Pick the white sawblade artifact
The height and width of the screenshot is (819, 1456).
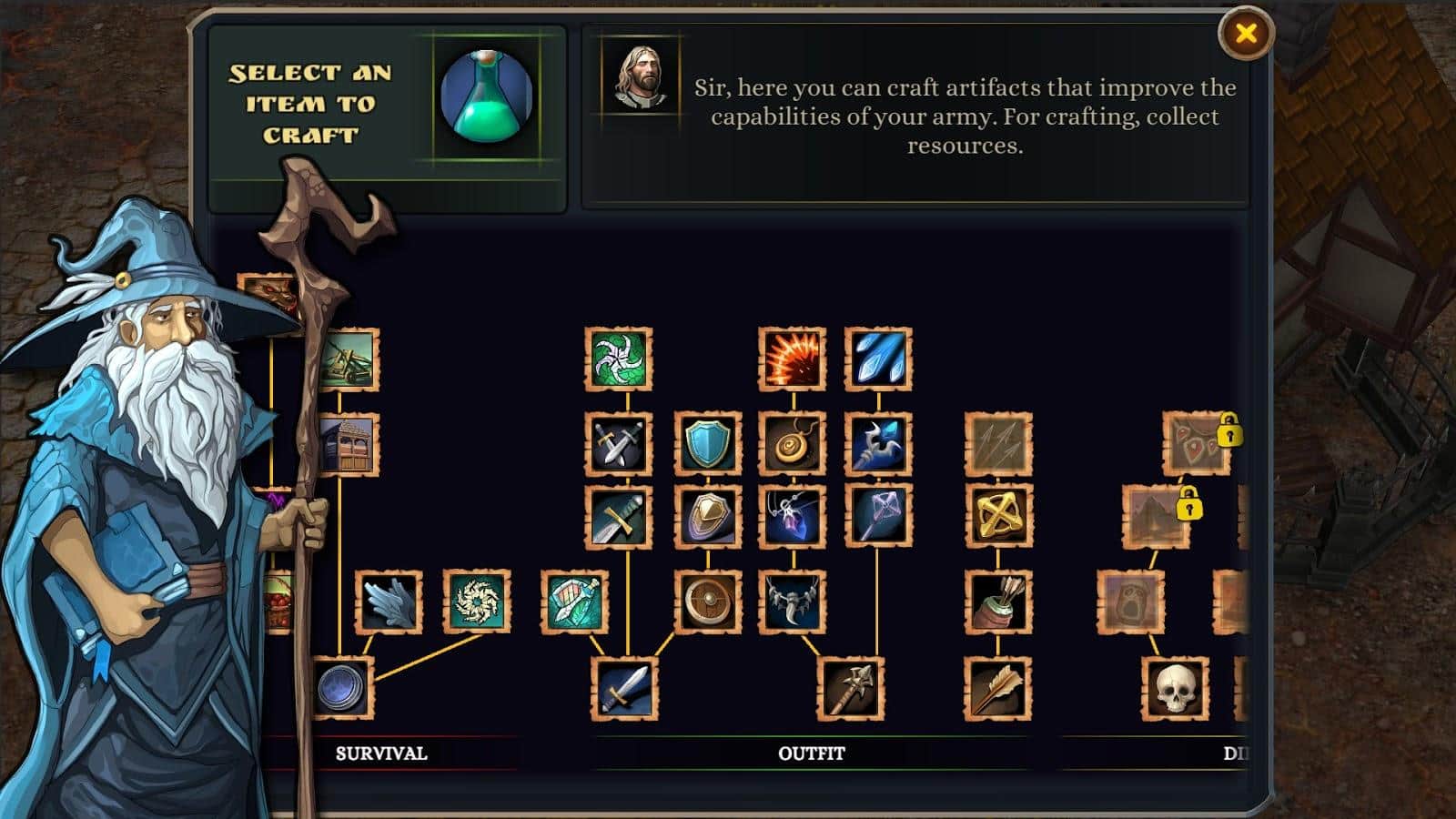pos(476,602)
